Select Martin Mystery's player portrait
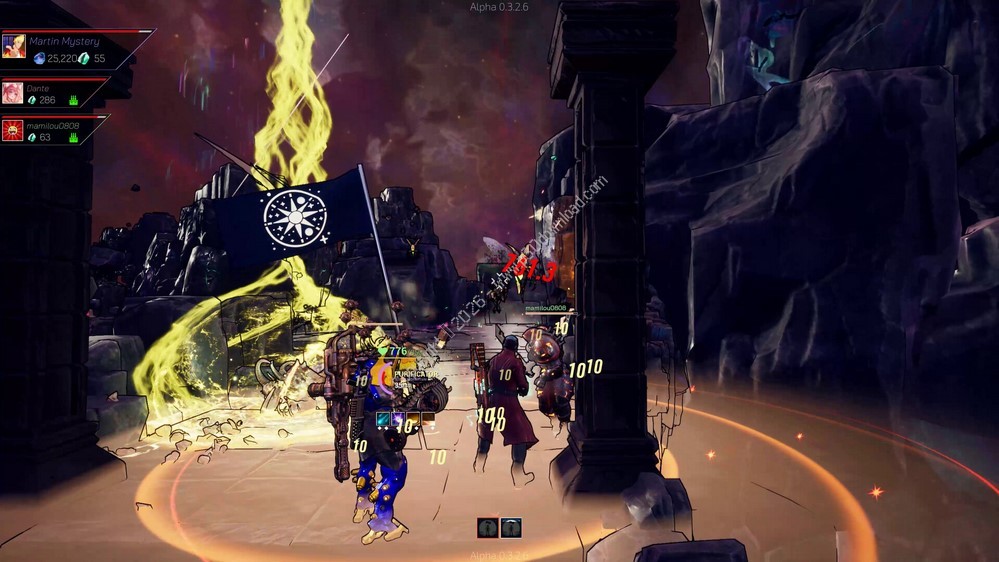 pos(14,46)
